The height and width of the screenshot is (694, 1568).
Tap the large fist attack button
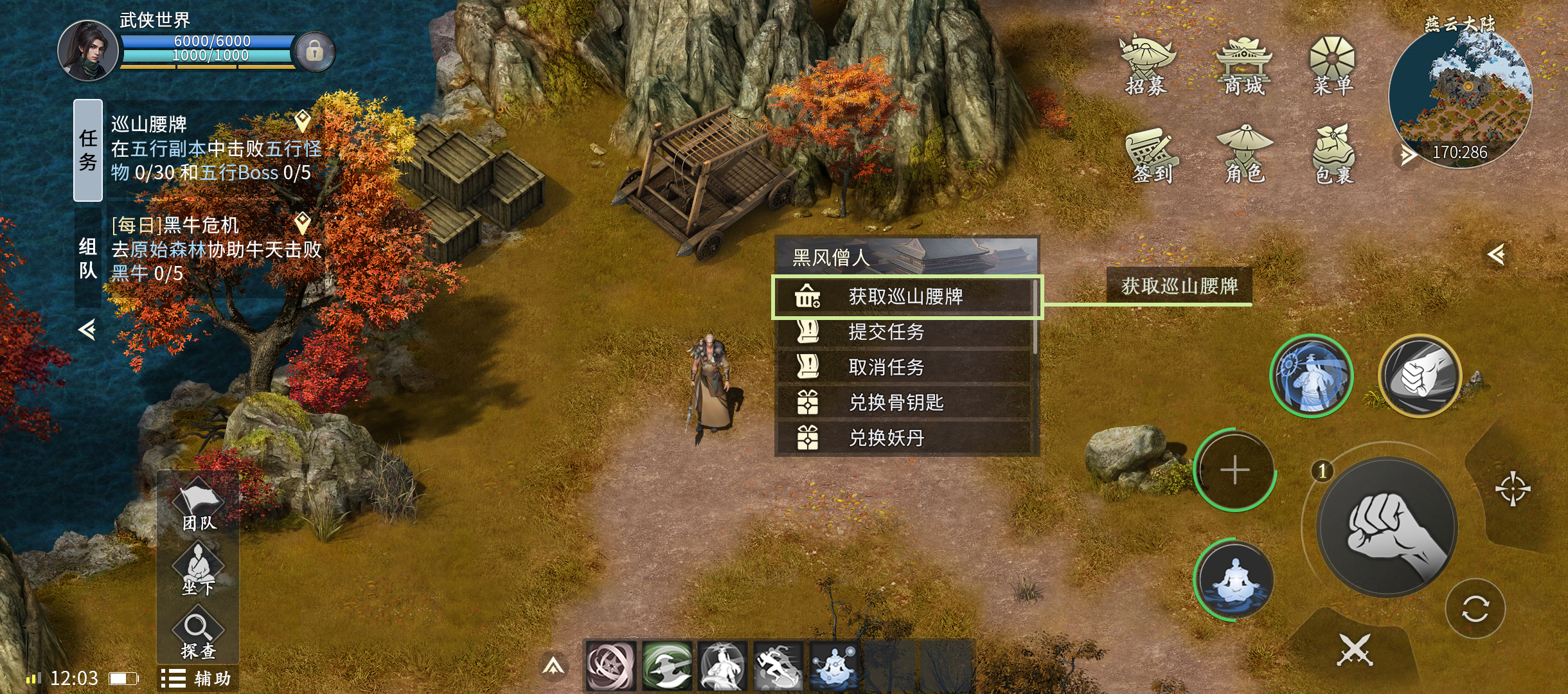tap(1387, 527)
